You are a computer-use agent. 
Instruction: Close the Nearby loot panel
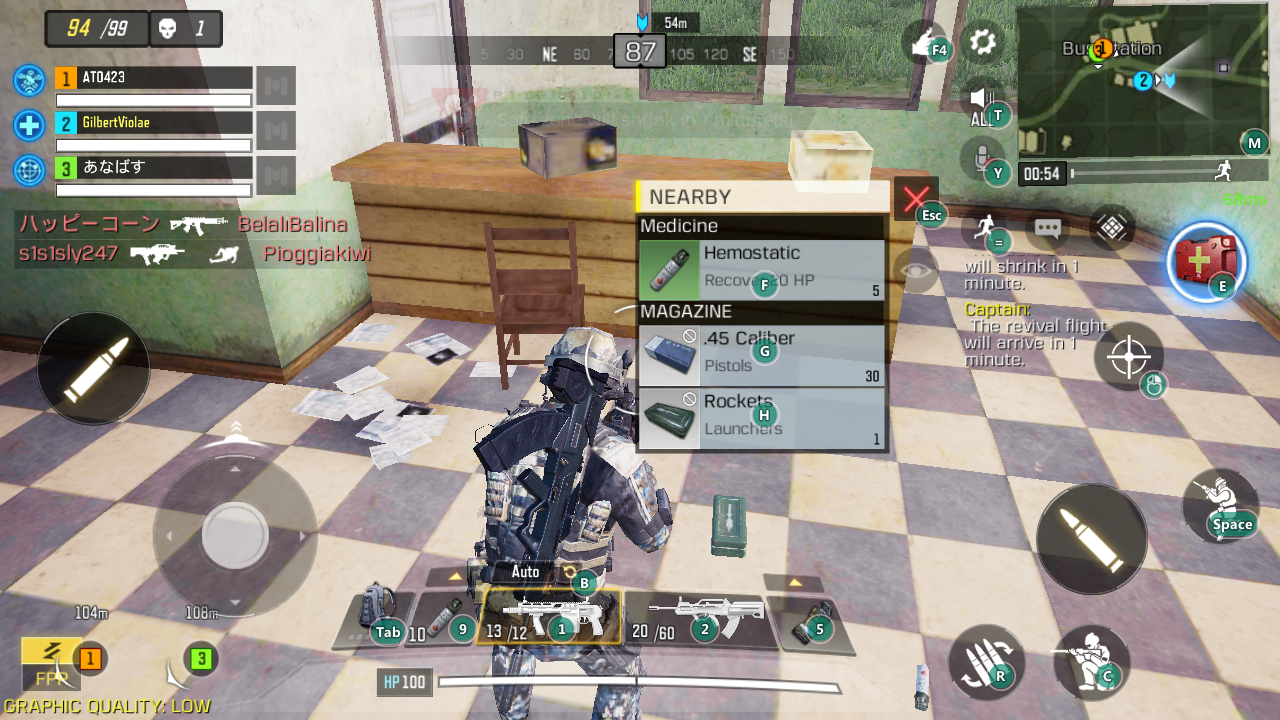pyautogui.click(x=915, y=199)
